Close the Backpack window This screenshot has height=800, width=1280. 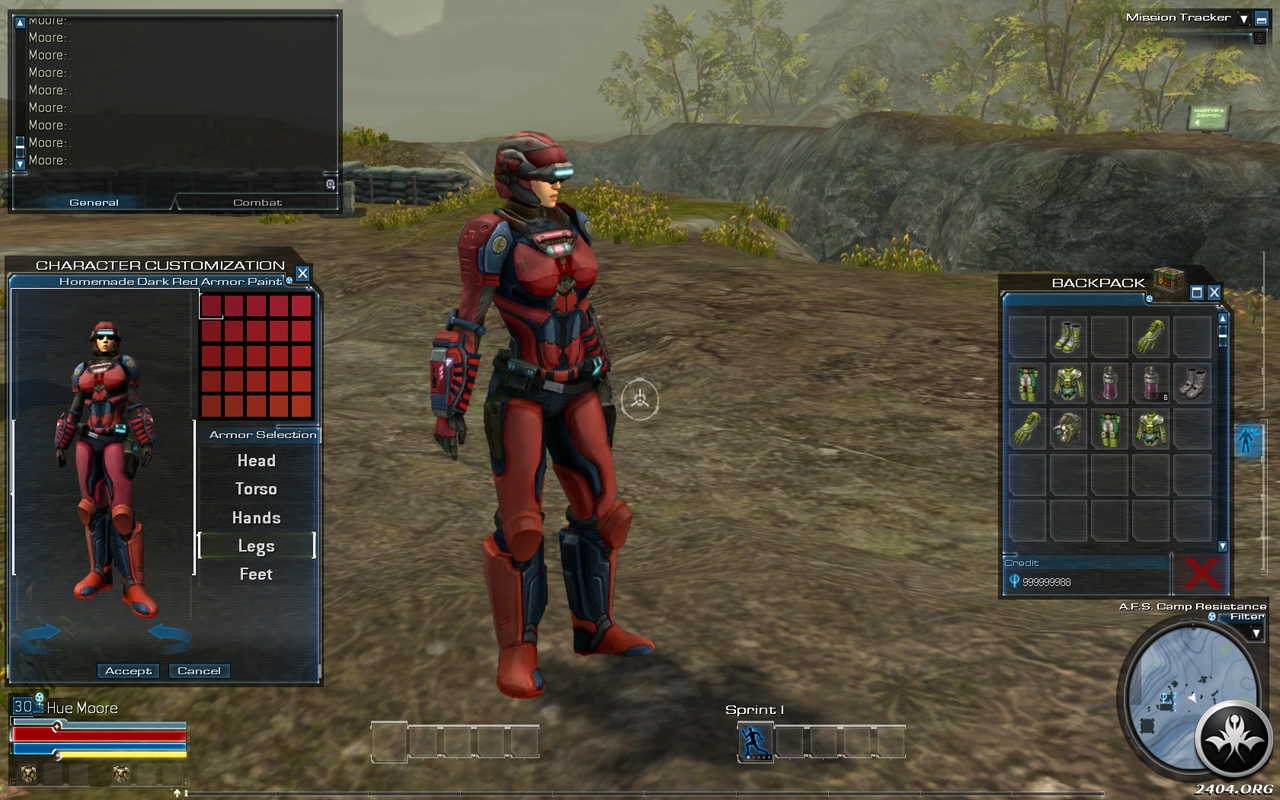pyautogui.click(x=1214, y=293)
